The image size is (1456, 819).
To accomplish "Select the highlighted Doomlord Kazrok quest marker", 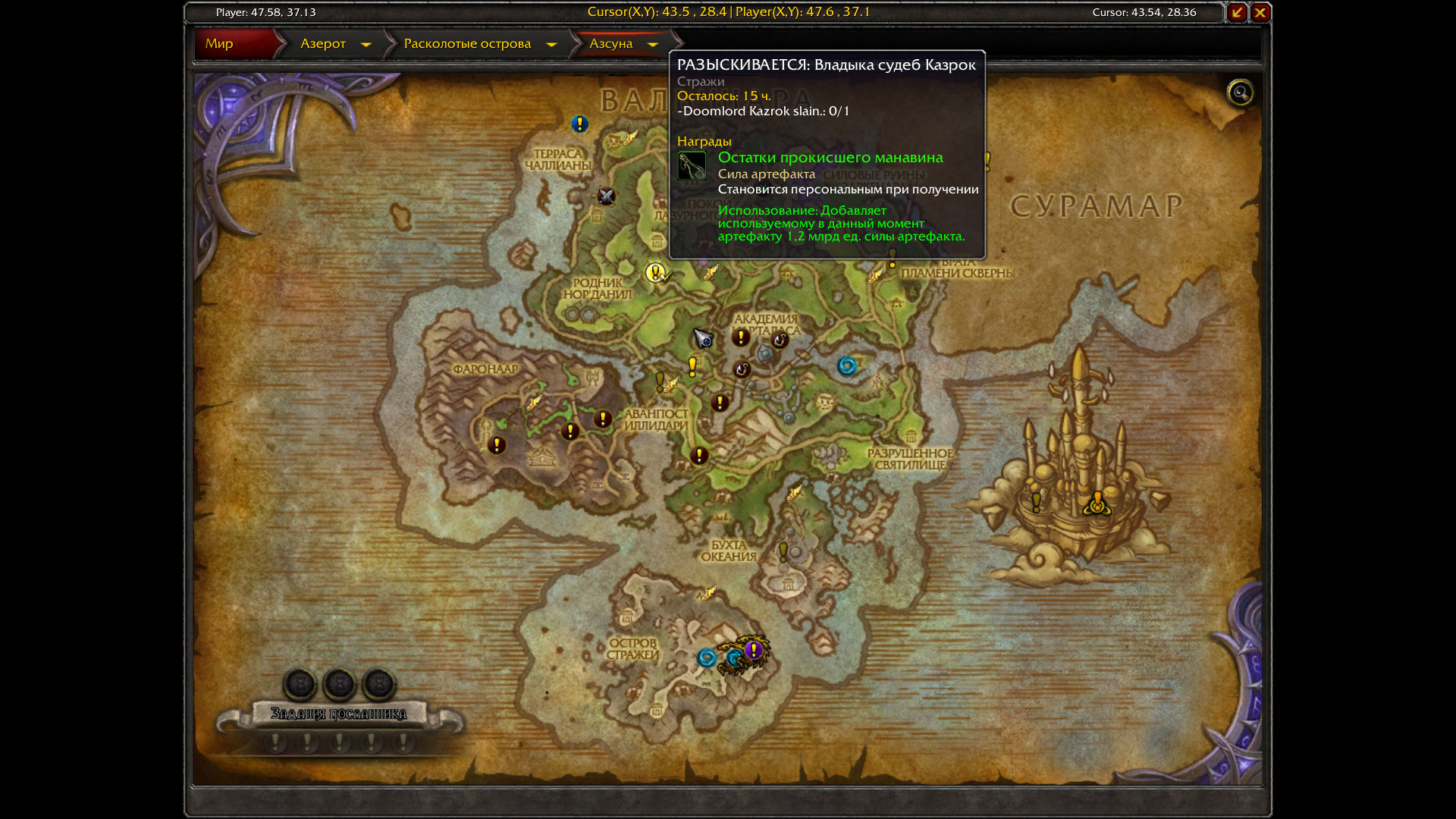I will point(656,272).
